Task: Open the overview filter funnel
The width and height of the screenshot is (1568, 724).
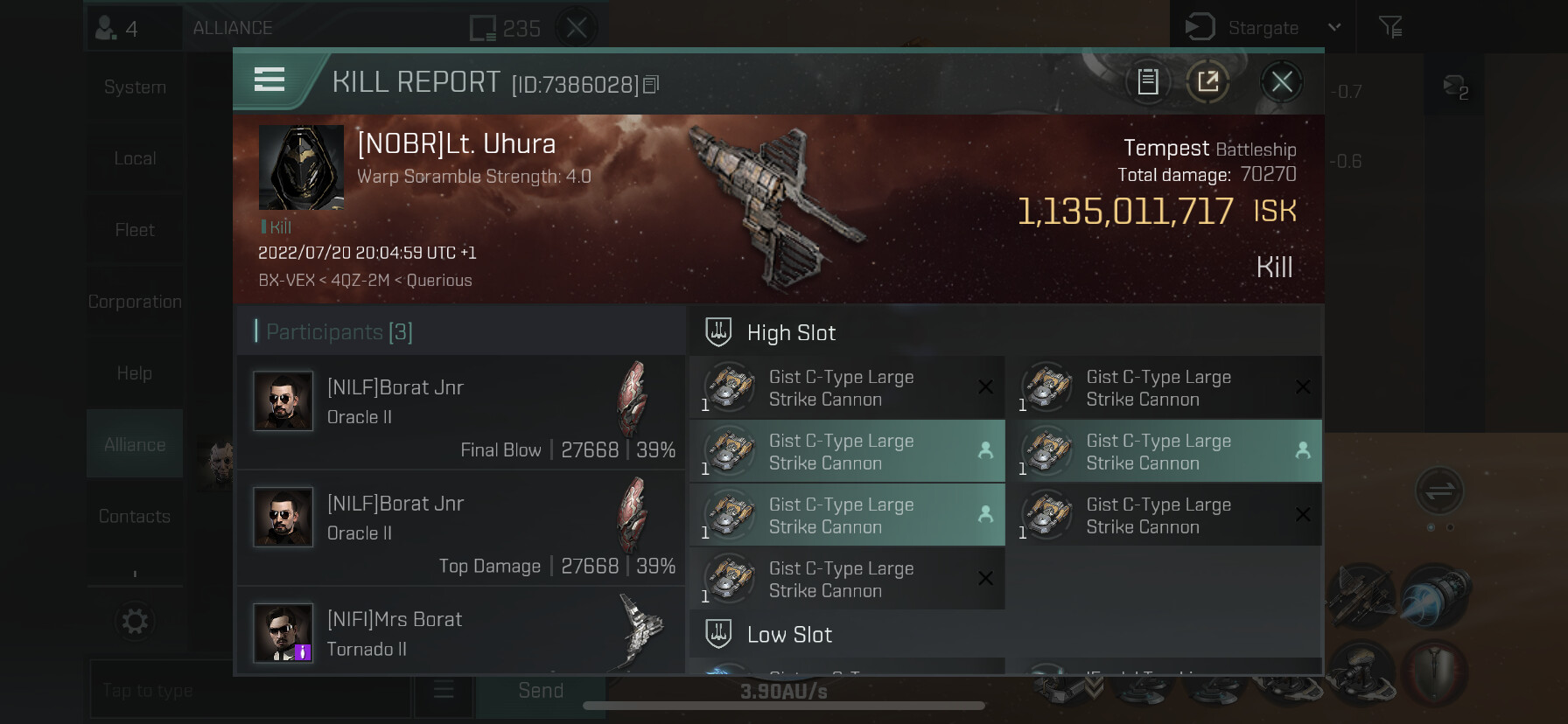Action: point(1390,28)
